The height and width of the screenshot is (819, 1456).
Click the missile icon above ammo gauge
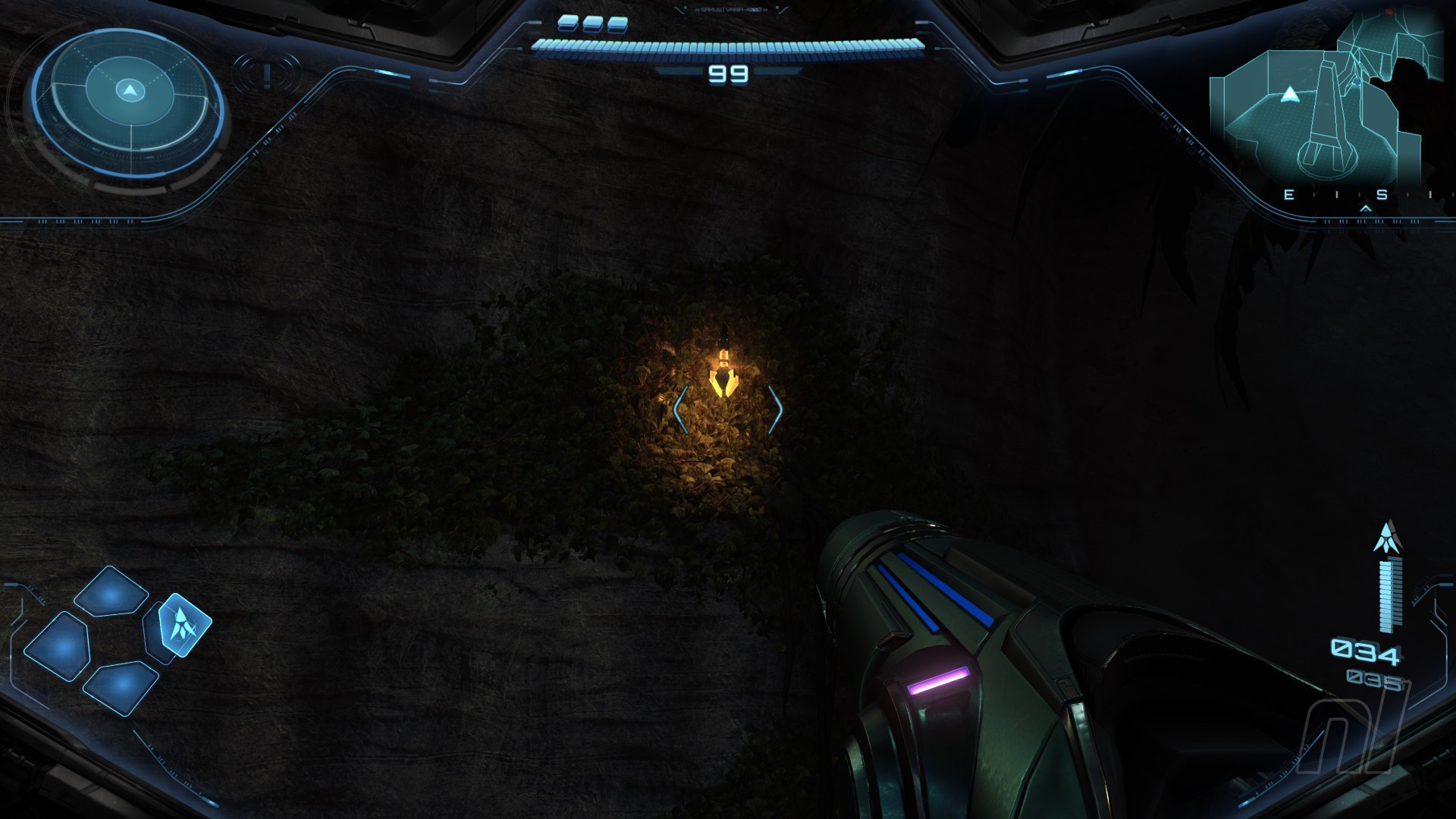(x=1387, y=537)
